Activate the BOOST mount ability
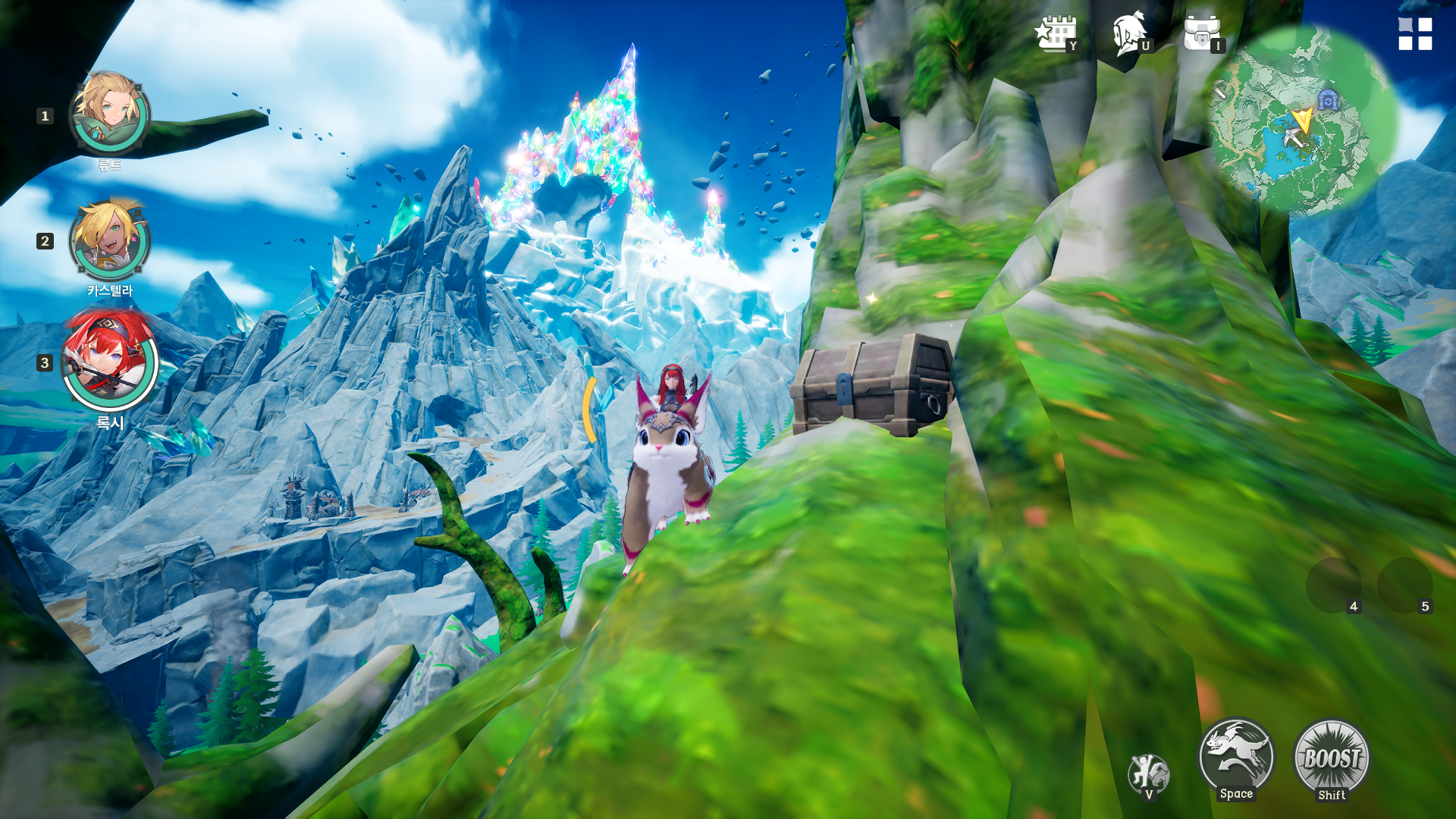Viewport: 1456px width, 819px height. [1332, 758]
